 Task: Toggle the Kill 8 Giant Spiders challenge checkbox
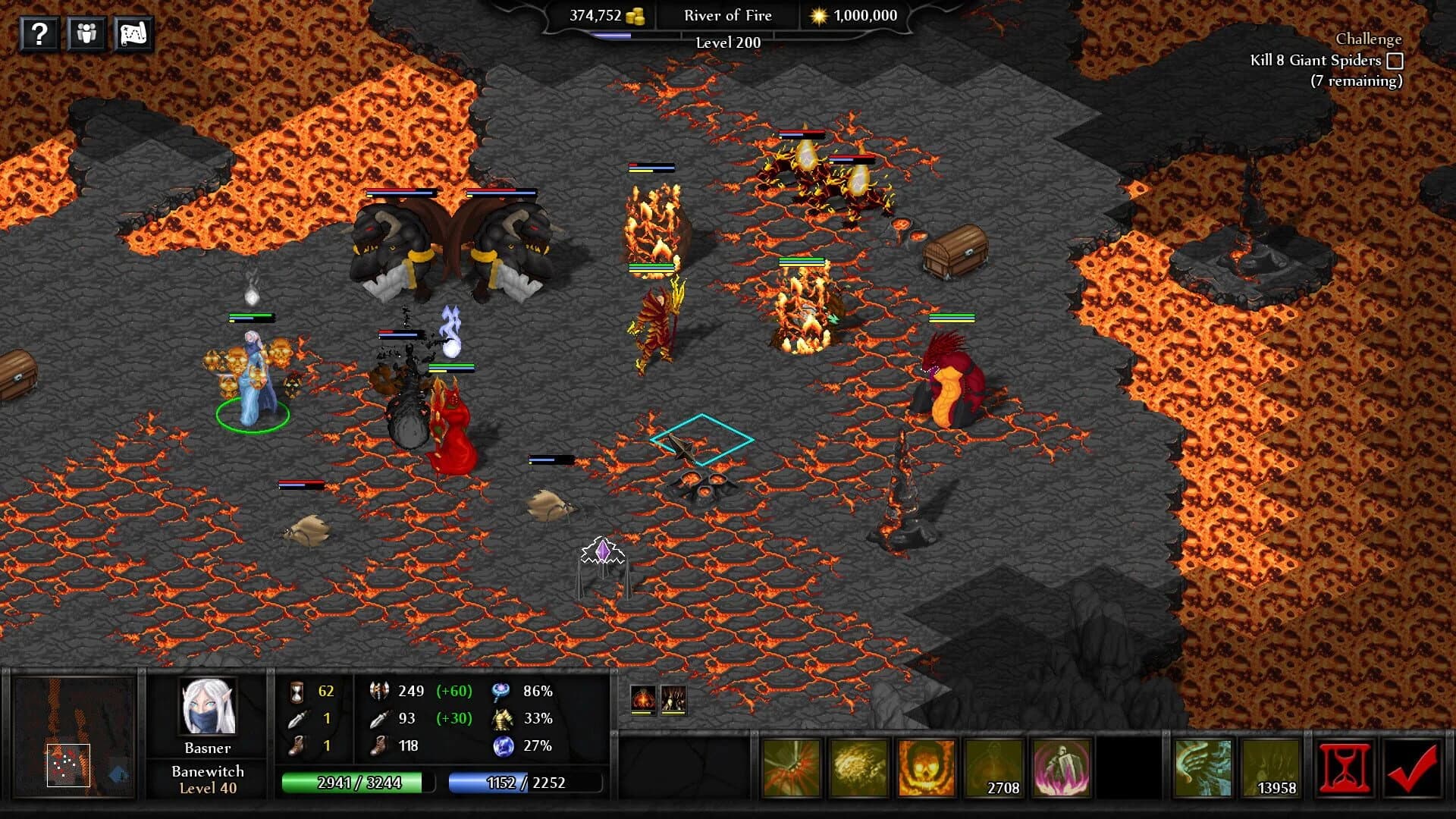1395,62
